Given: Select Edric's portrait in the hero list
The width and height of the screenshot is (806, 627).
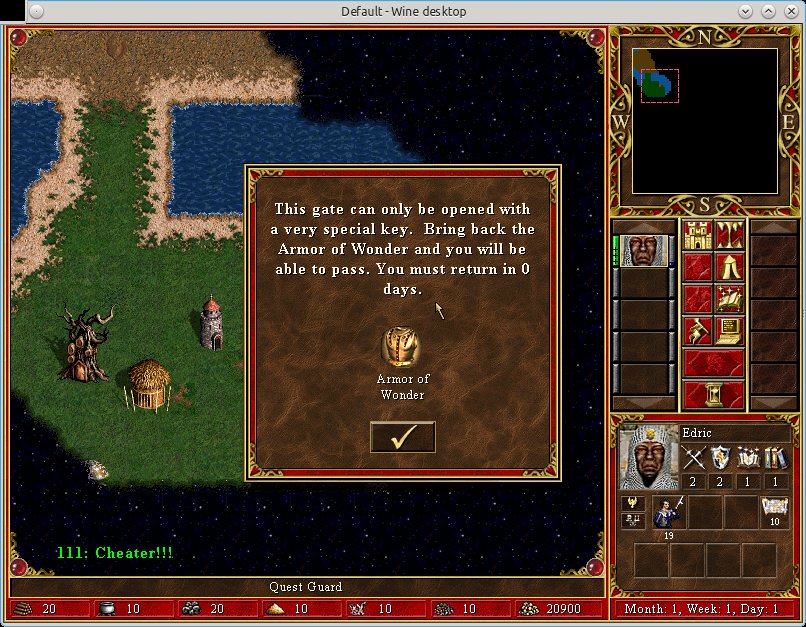Looking at the screenshot, I should click(643, 251).
